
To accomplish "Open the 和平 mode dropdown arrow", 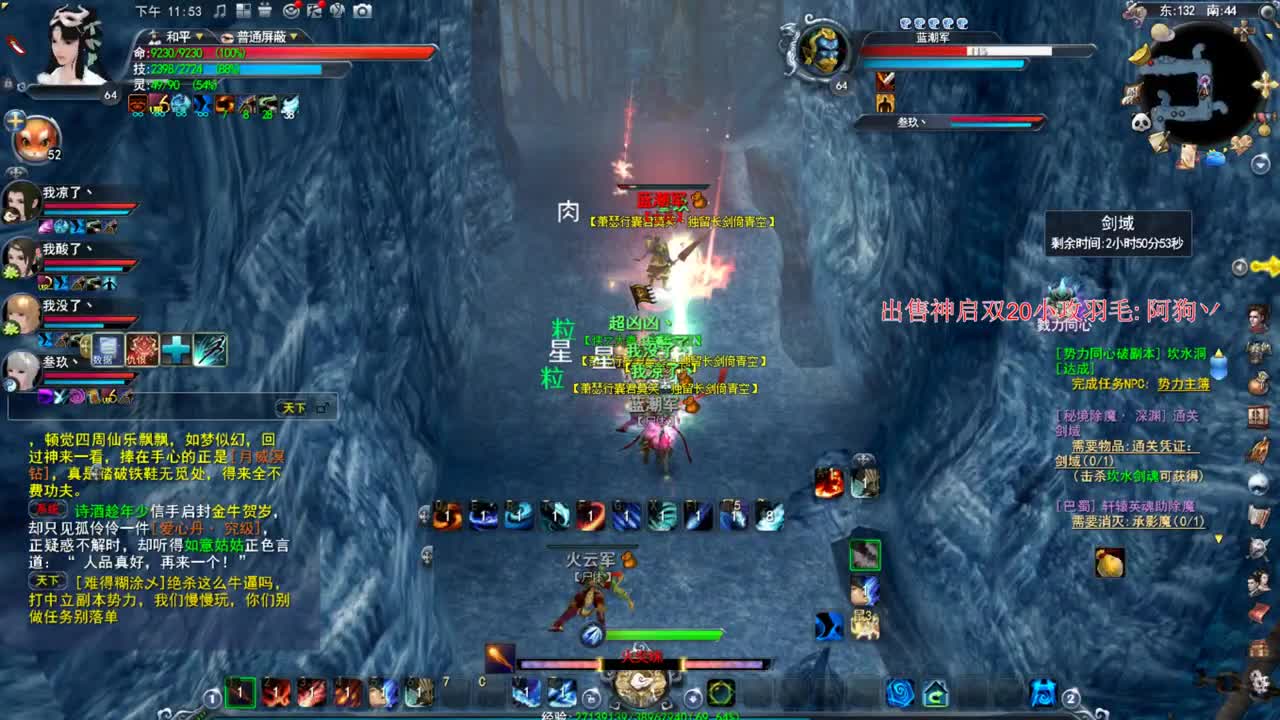I will [199, 34].
